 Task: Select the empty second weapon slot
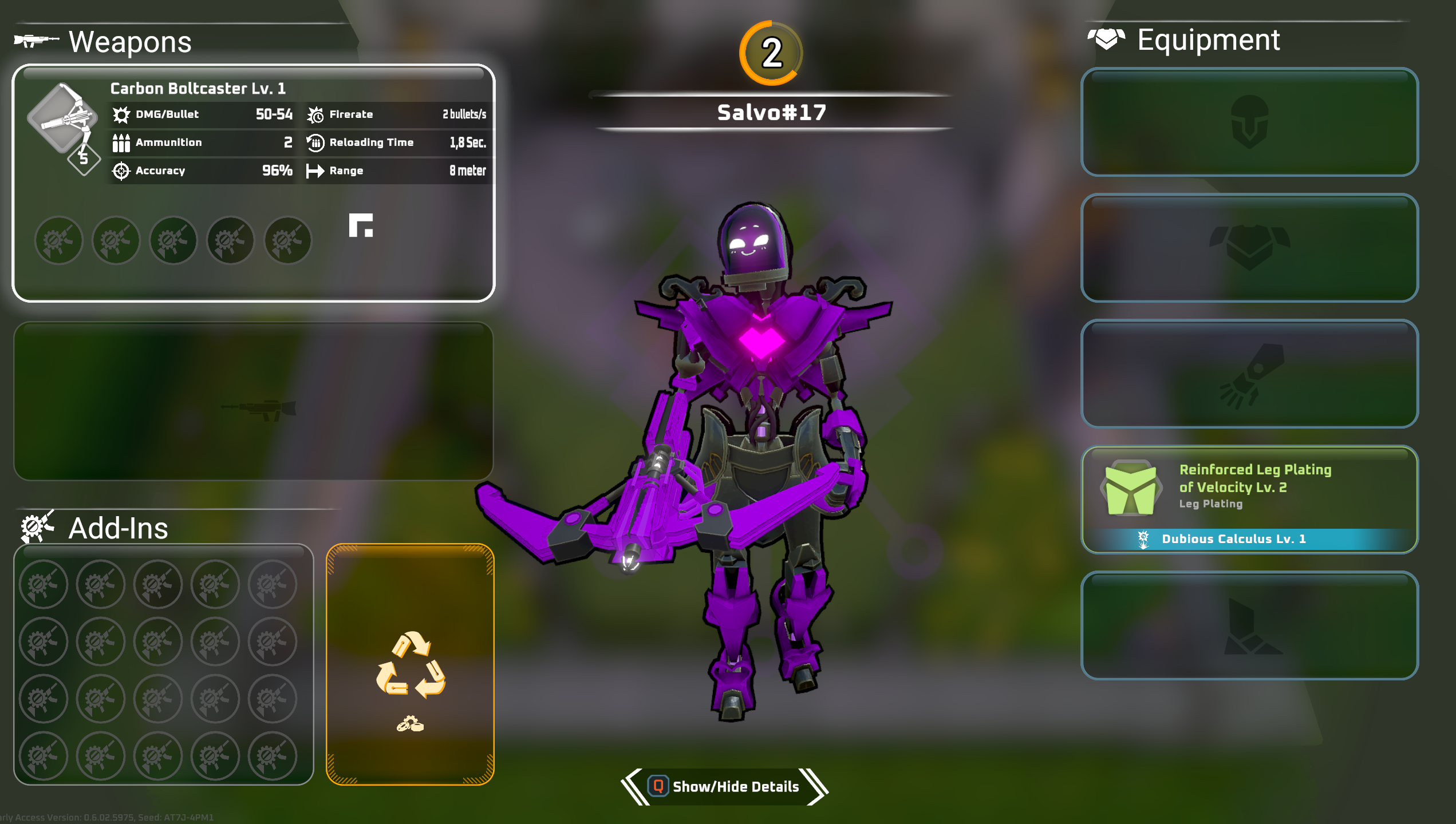pos(253,401)
